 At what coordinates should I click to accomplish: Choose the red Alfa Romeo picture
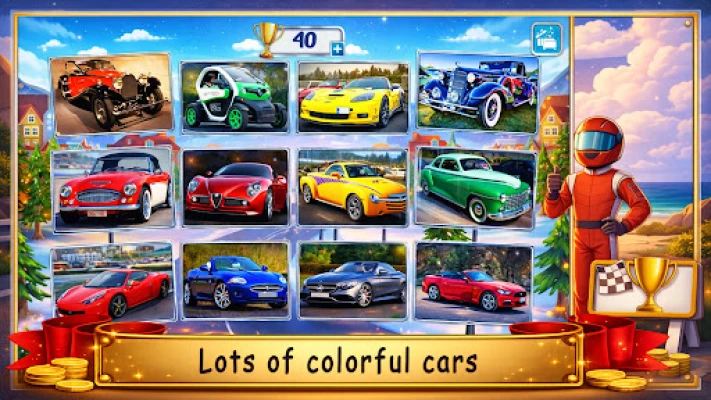click(235, 188)
